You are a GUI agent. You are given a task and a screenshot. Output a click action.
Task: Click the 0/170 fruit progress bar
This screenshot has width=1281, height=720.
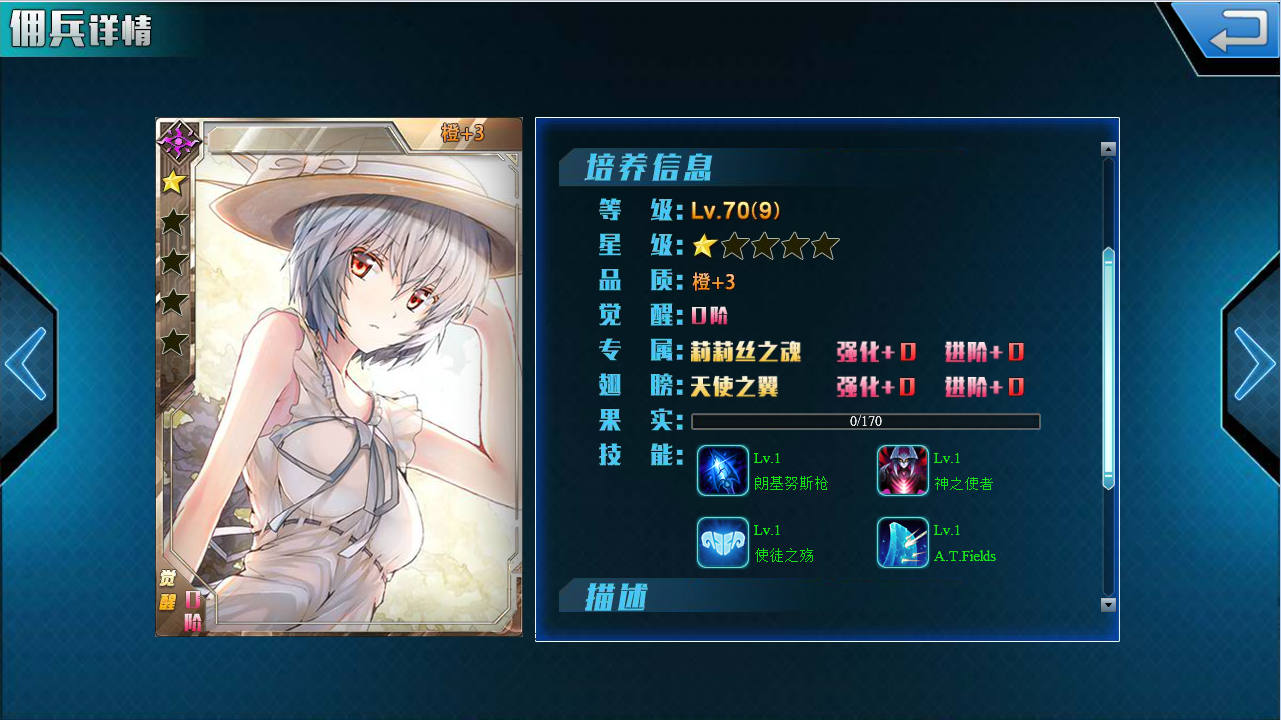(x=866, y=421)
